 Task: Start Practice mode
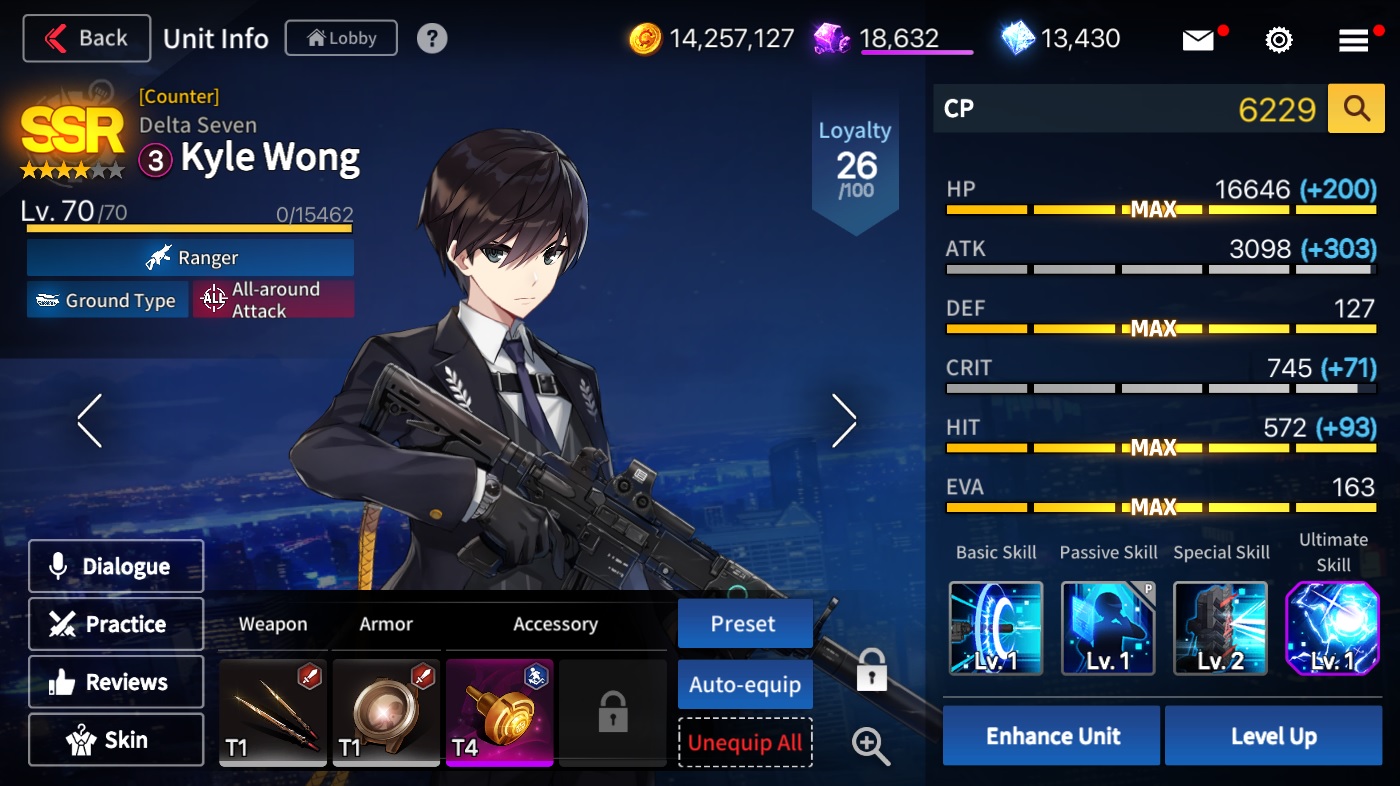coord(116,624)
